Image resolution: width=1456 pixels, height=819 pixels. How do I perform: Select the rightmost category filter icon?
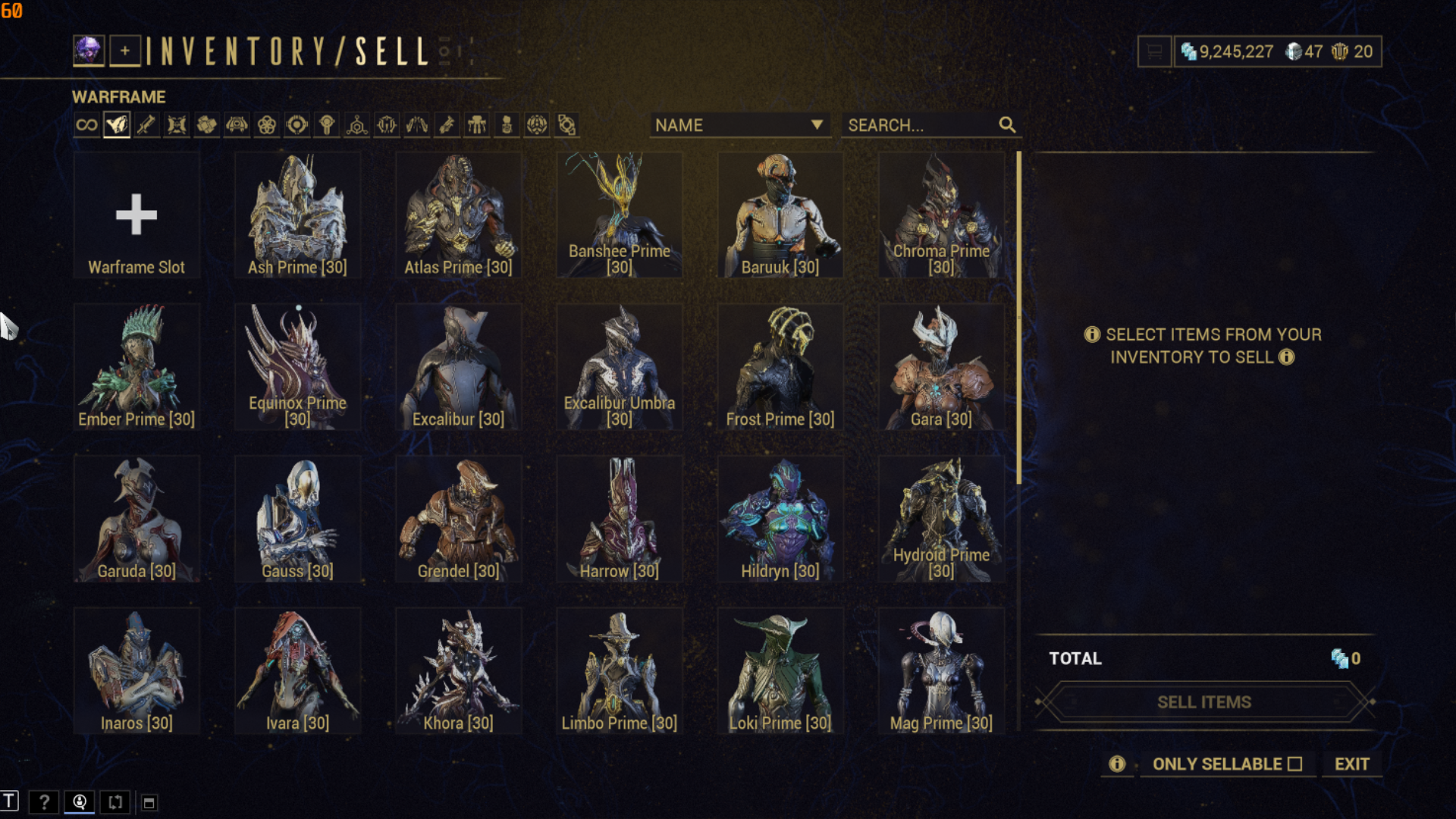tap(567, 124)
